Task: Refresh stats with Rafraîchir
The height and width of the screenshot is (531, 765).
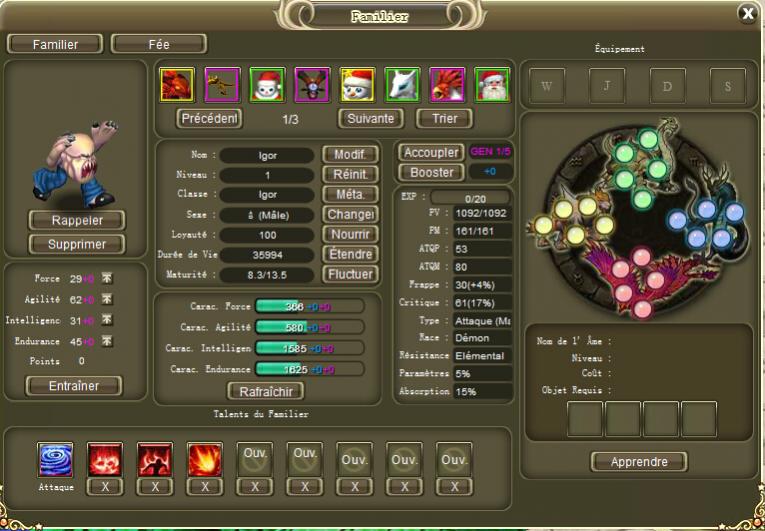Action: tap(266, 391)
